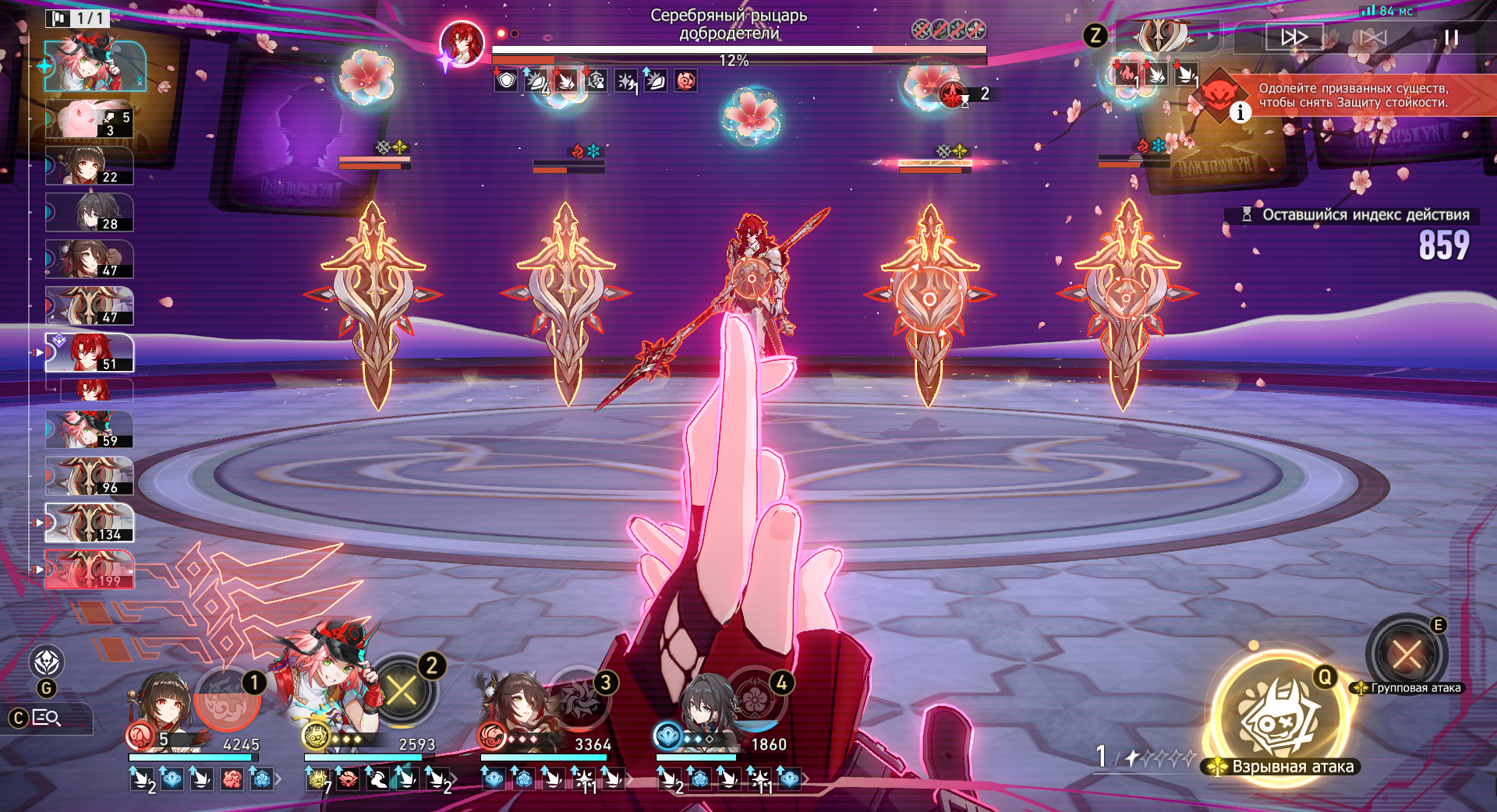Open the battle details magnifier list icon

point(47,718)
